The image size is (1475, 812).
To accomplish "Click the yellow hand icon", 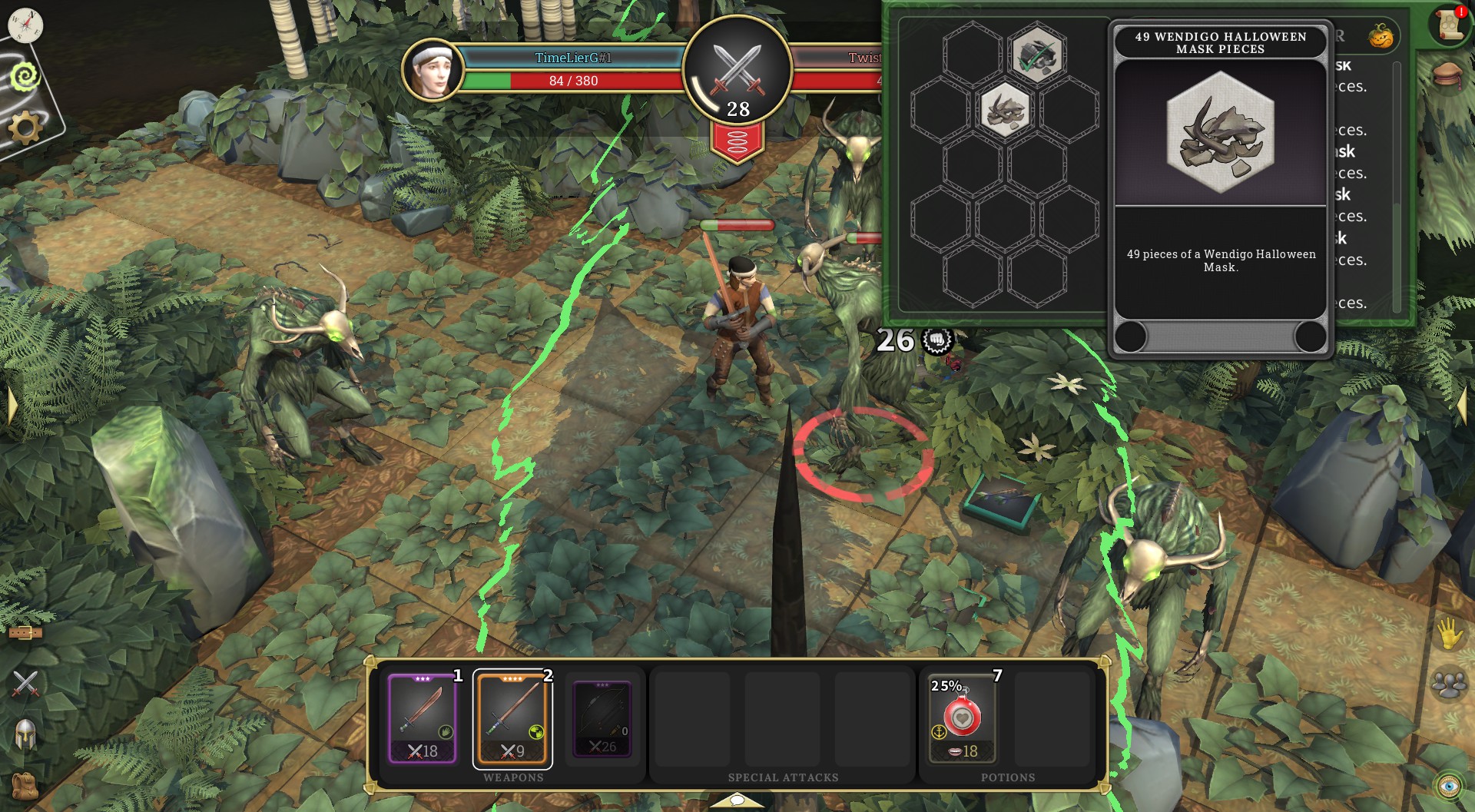I will coord(1449,634).
